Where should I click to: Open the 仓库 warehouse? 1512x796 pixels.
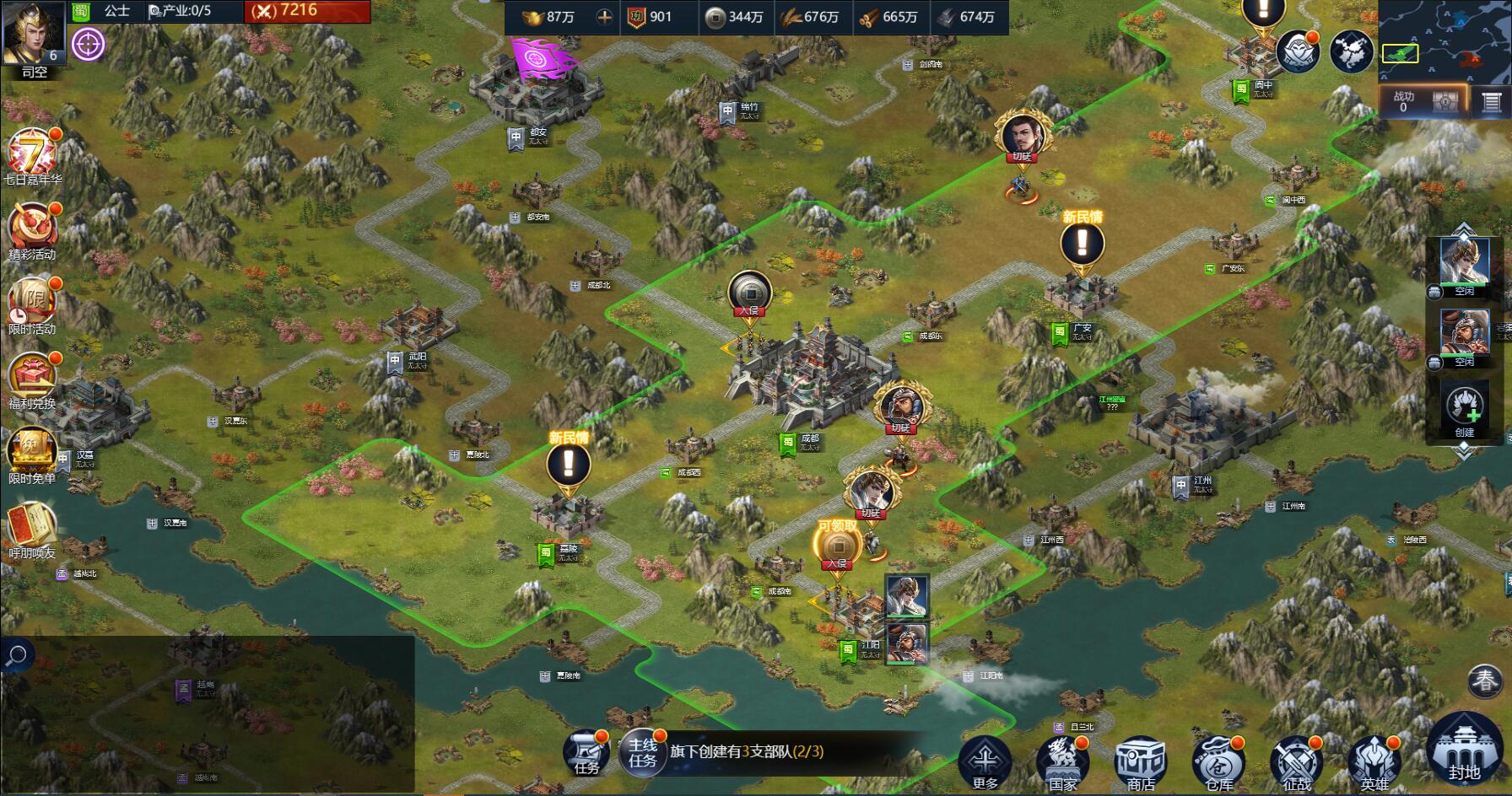(1218, 761)
